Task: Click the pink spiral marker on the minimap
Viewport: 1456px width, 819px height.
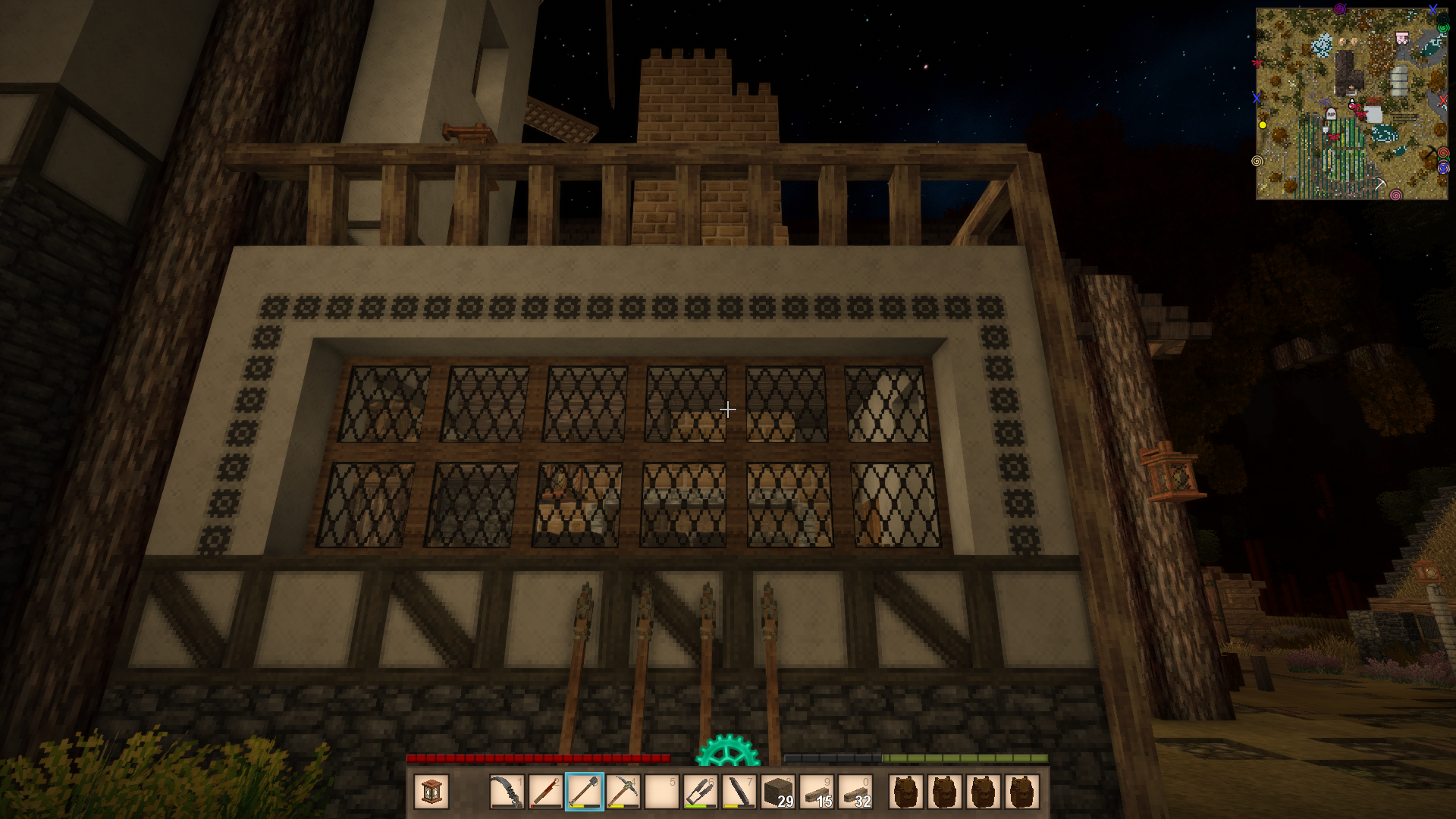Action: click(x=1395, y=195)
